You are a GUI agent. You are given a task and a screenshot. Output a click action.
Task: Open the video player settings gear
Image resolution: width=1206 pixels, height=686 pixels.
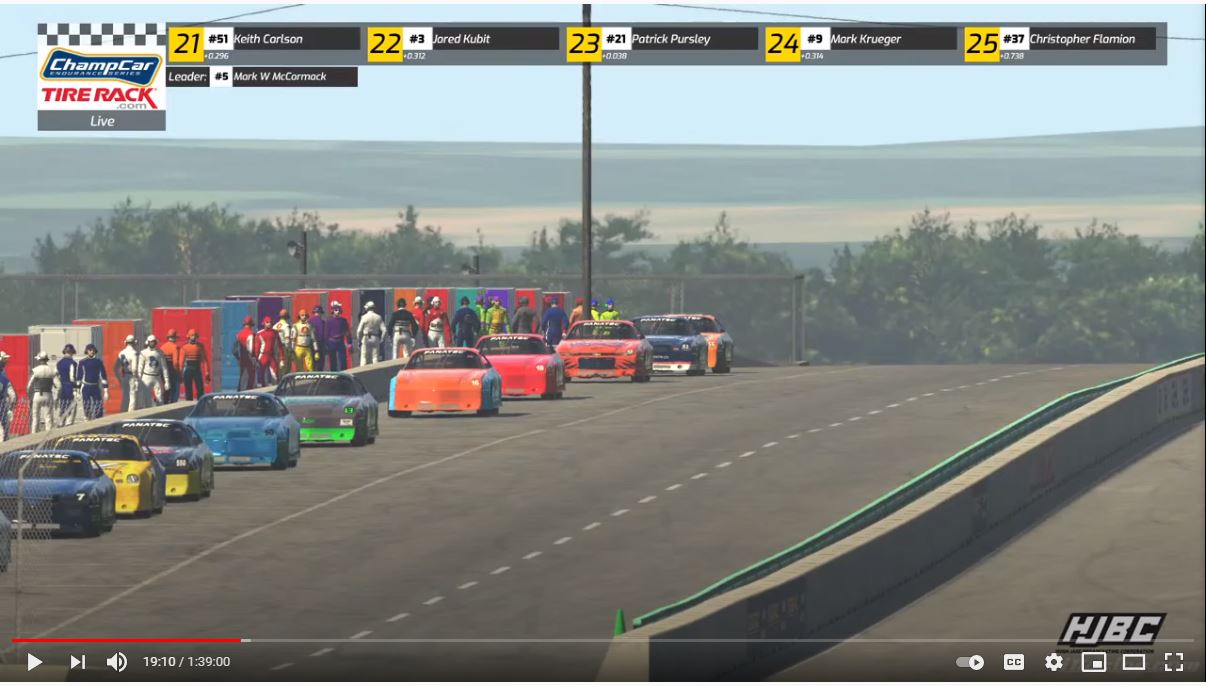pyautogui.click(x=1054, y=662)
